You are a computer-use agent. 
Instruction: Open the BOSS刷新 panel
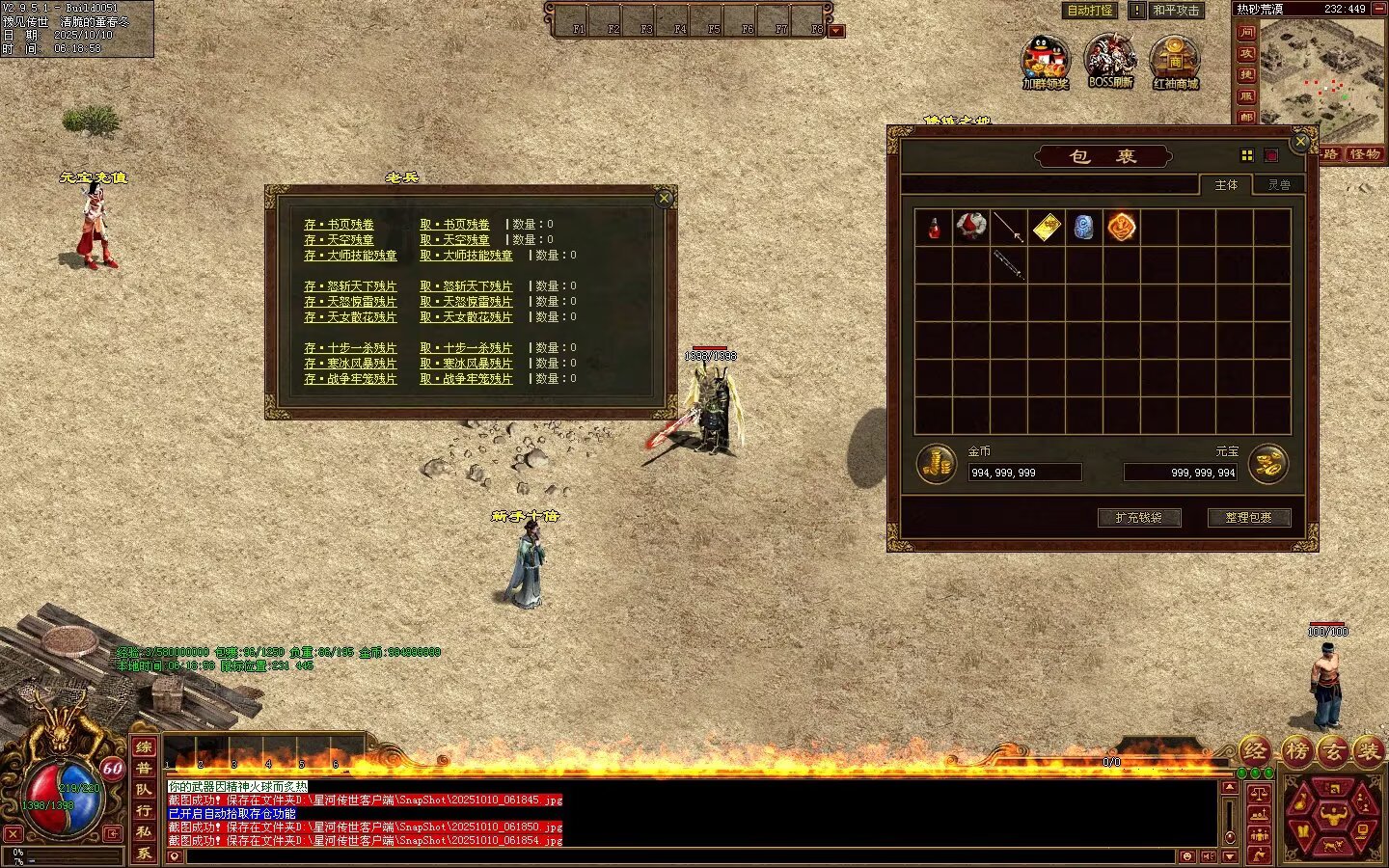pyautogui.click(x=1110, y=62)
